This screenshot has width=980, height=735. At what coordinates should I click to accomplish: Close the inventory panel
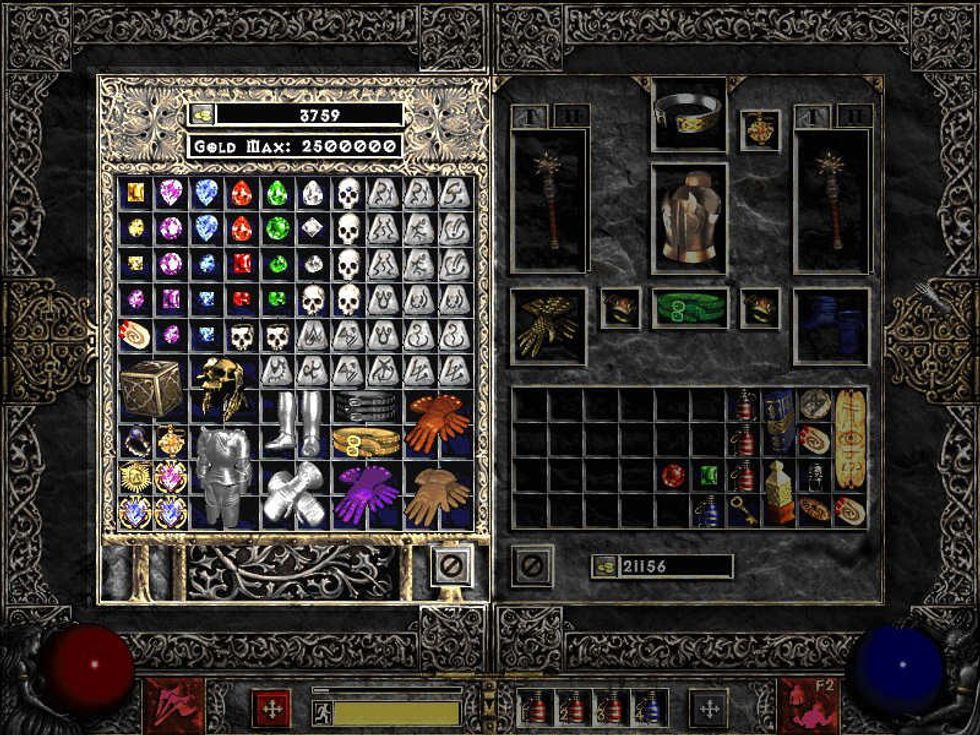(532, 566)
